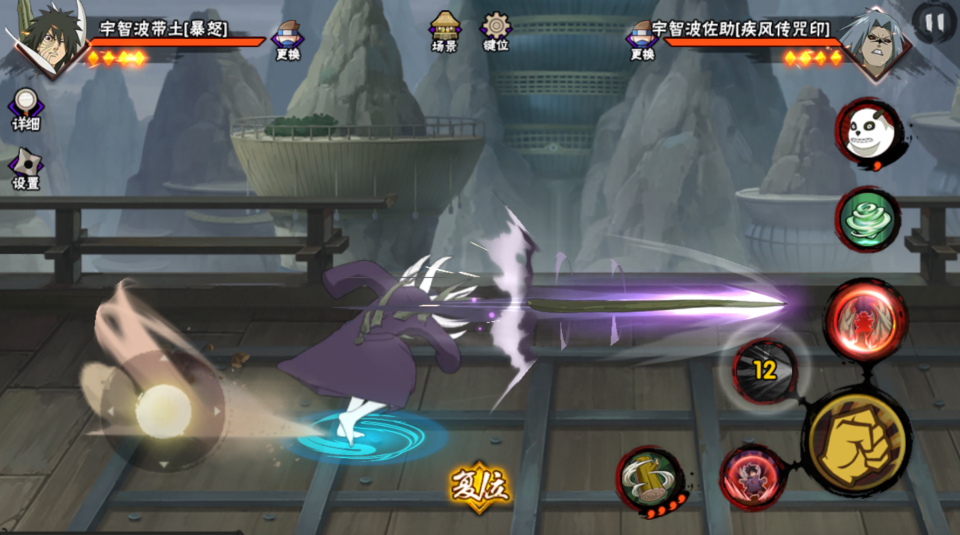Use the green whirlwind scroll skill

(868, 219)
